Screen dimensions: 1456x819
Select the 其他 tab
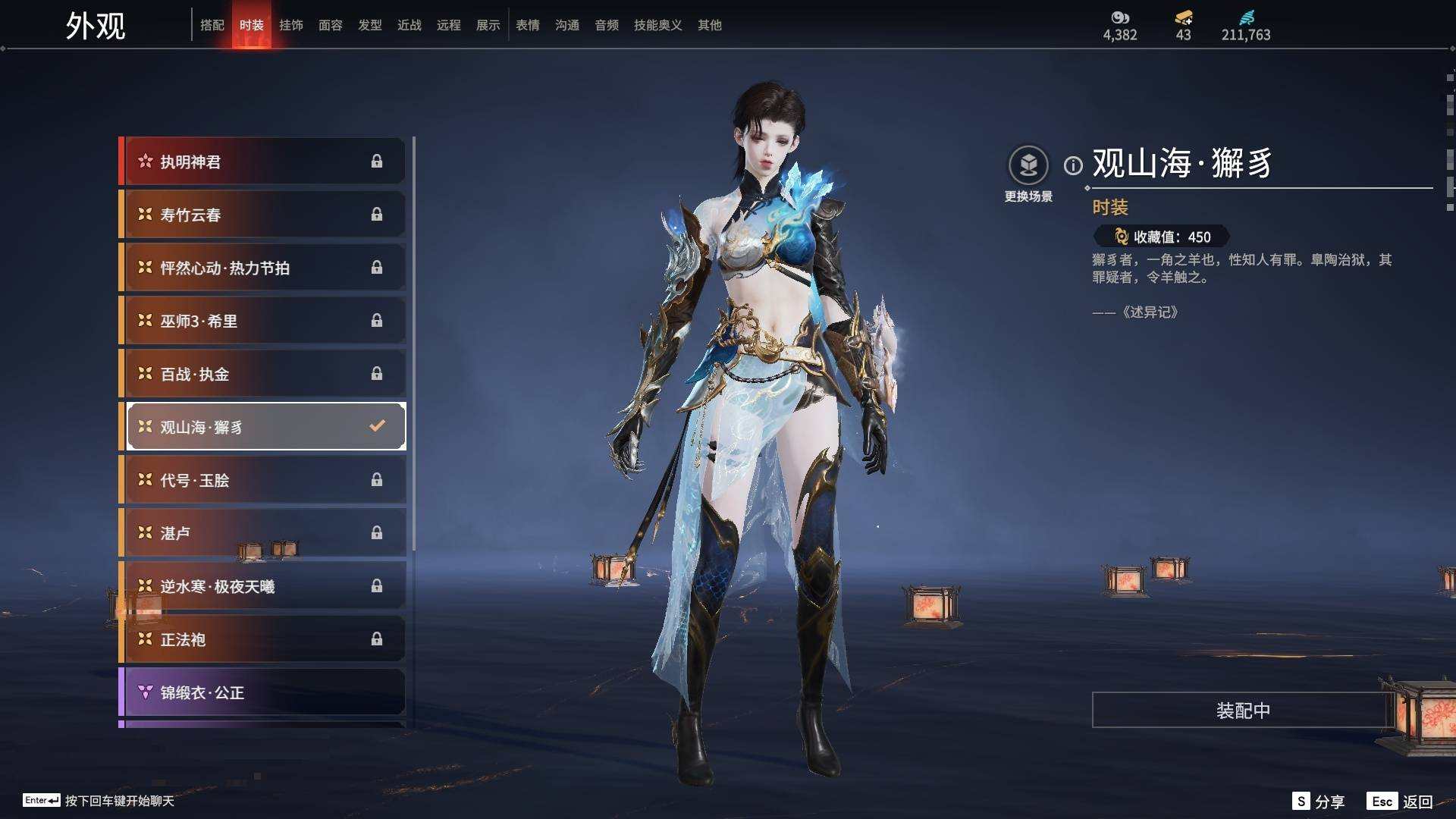click(x=710, y=25)
